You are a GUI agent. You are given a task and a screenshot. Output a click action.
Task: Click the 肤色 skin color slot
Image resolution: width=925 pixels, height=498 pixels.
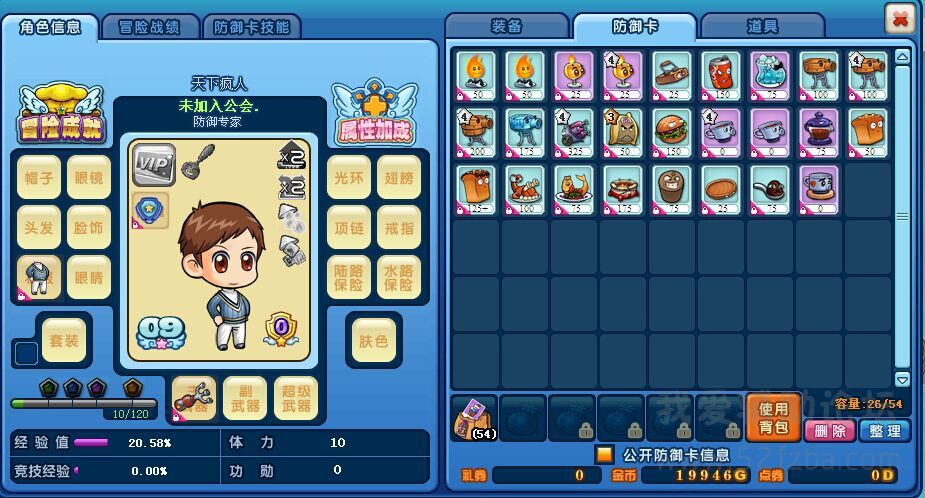[x=373, y=340]
